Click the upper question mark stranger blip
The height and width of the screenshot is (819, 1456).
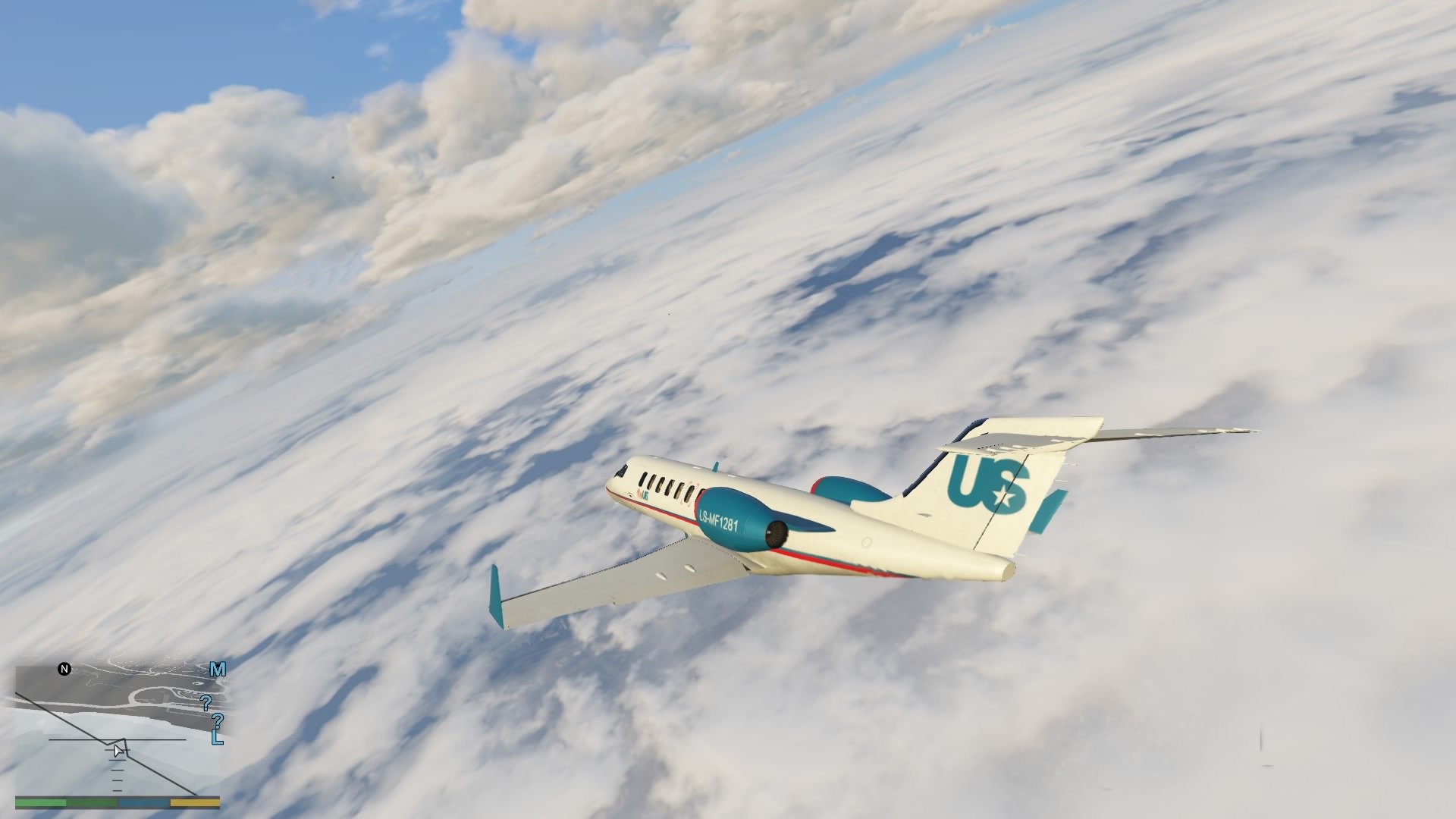tap(206, 703)
